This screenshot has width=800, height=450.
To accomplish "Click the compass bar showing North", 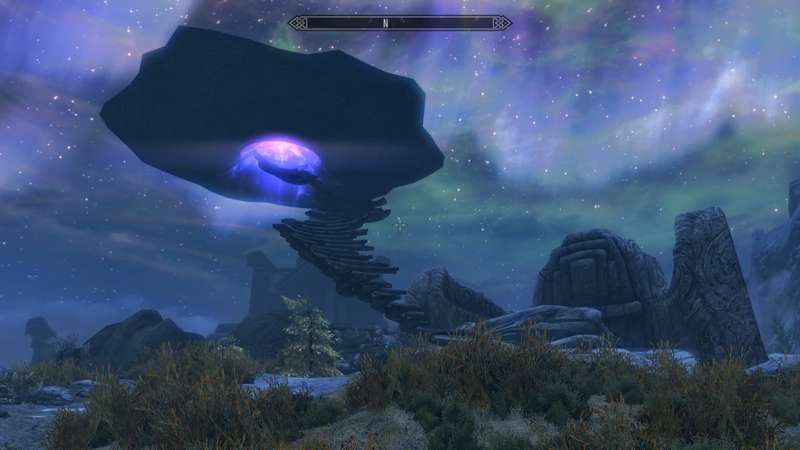I will 400,22.
